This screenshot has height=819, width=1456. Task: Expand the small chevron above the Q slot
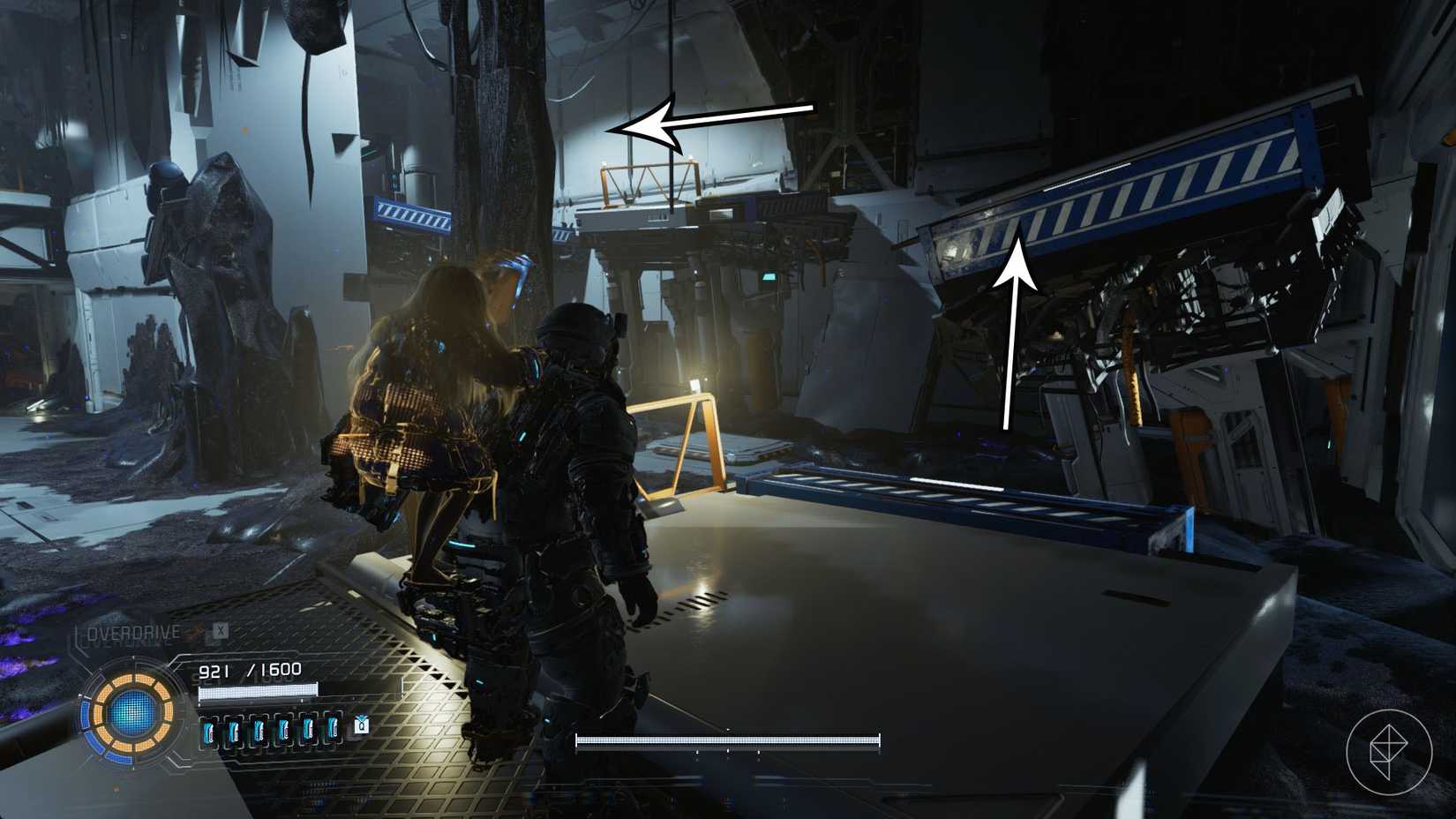pos(361,718)
